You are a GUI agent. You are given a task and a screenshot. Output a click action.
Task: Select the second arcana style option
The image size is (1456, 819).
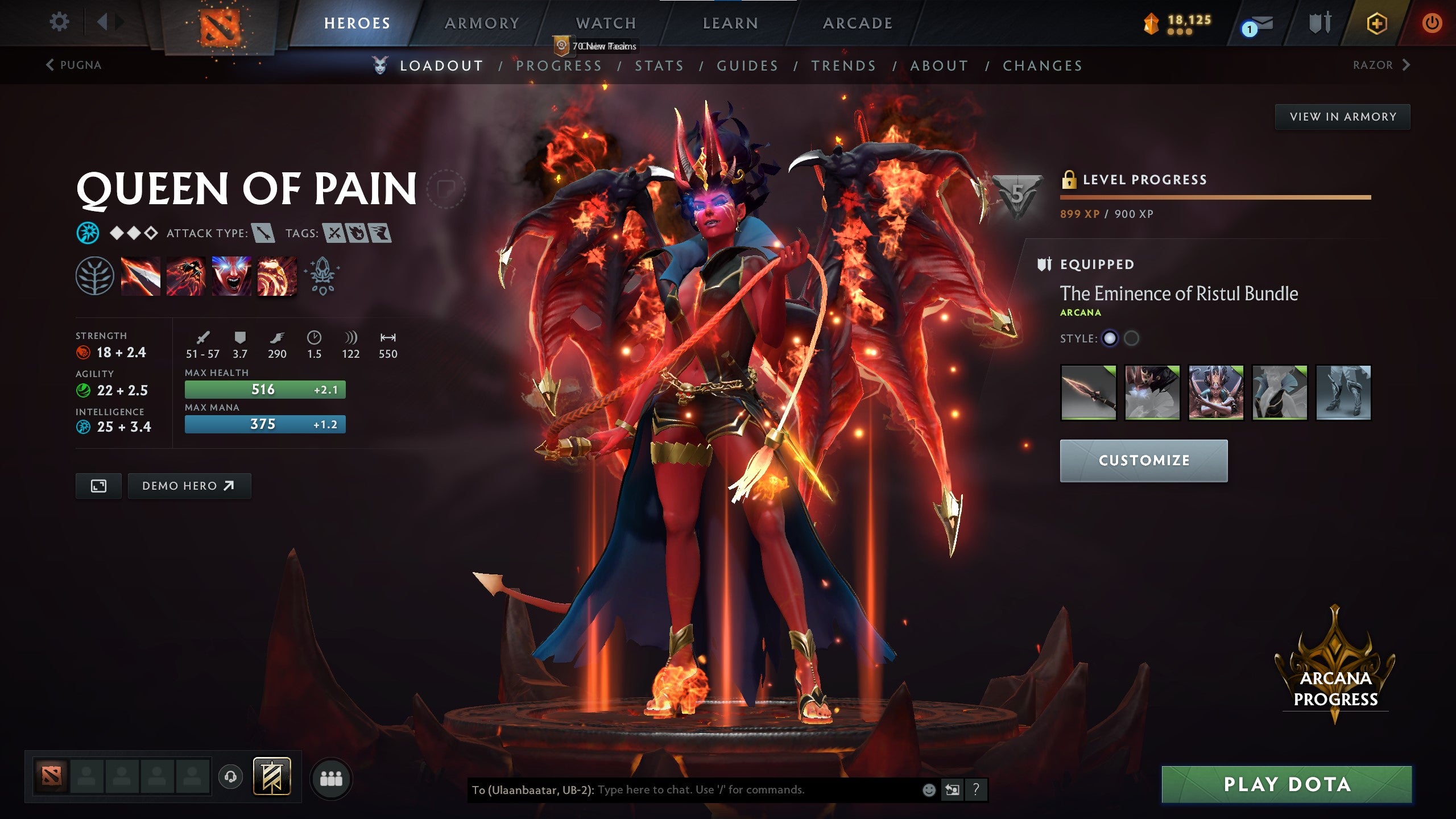click(x=1131, y=338)
